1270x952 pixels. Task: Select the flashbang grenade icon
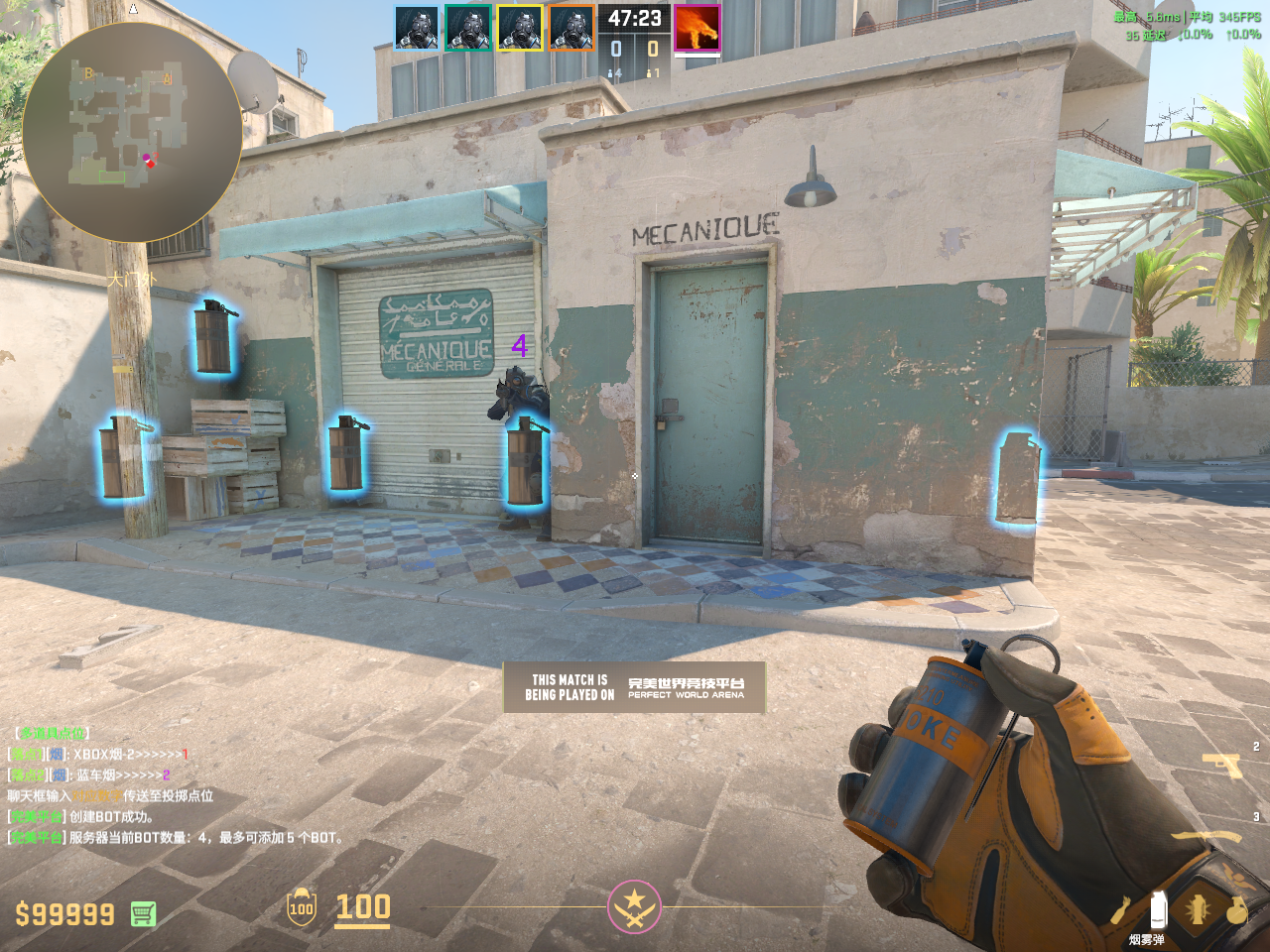tap(1198, 909)
